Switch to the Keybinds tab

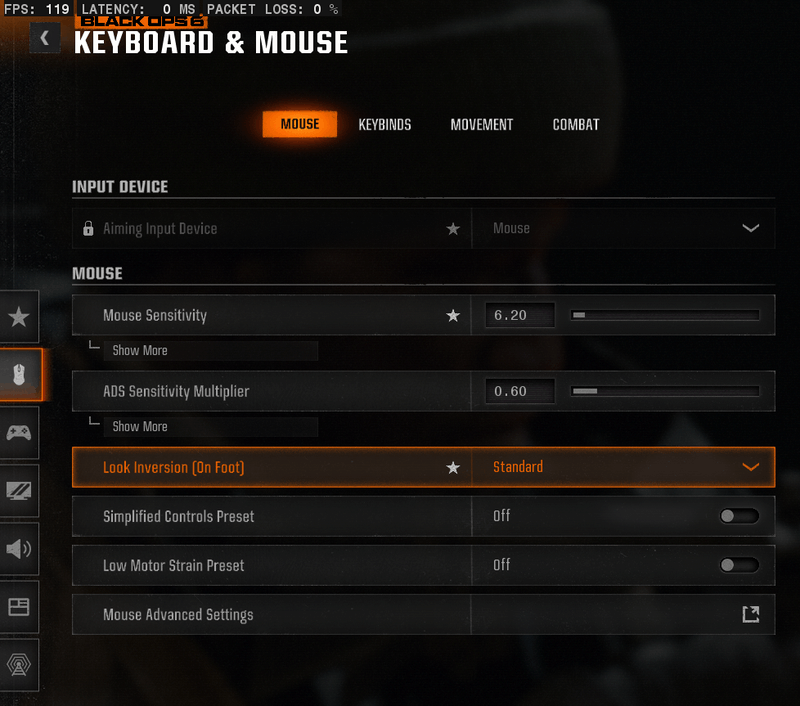click(385, 125)
